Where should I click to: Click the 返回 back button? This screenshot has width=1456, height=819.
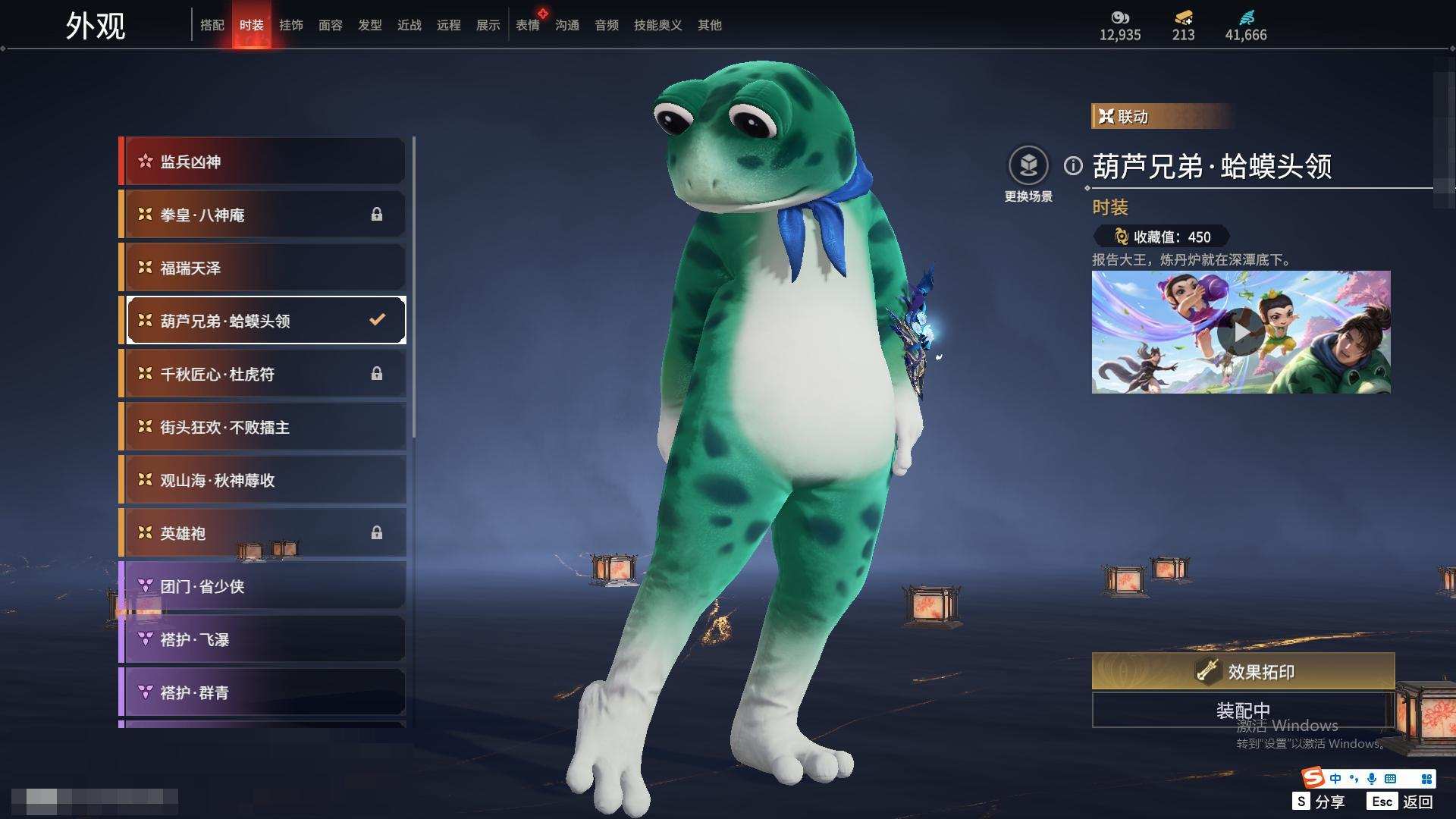1401,802
